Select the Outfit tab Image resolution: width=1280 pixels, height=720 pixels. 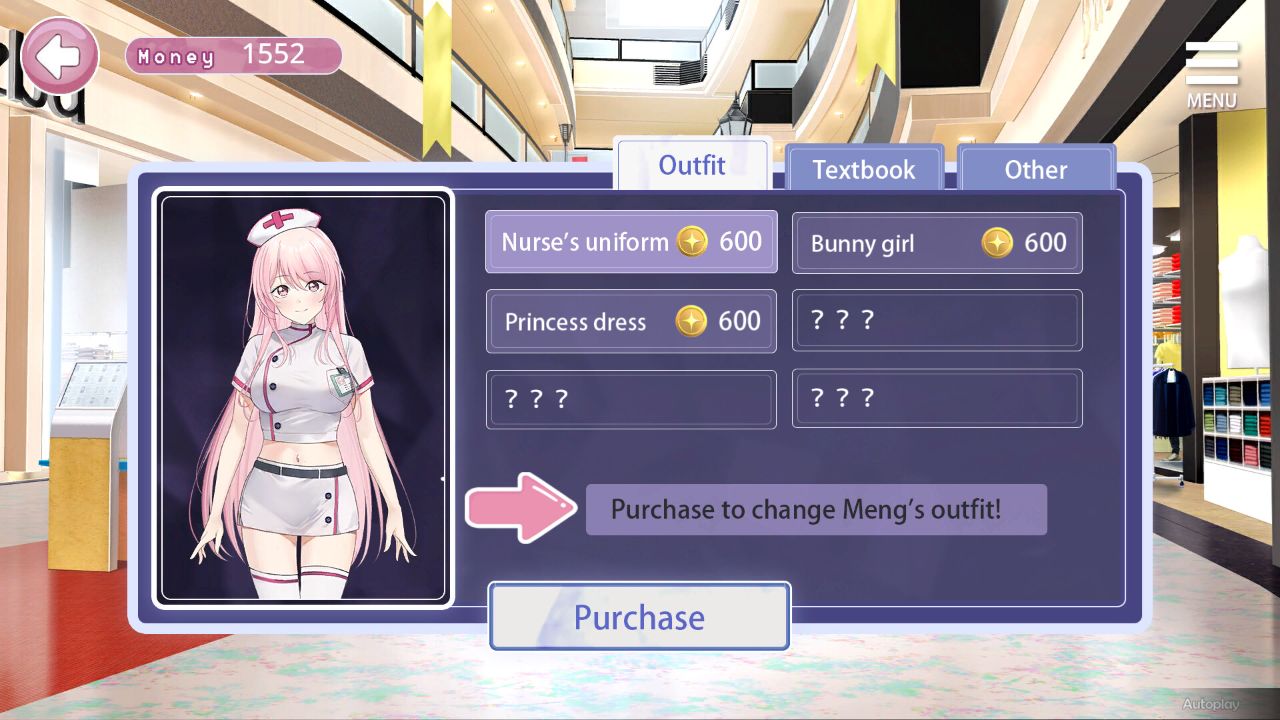pyautogui.click(x=693, y=165)
